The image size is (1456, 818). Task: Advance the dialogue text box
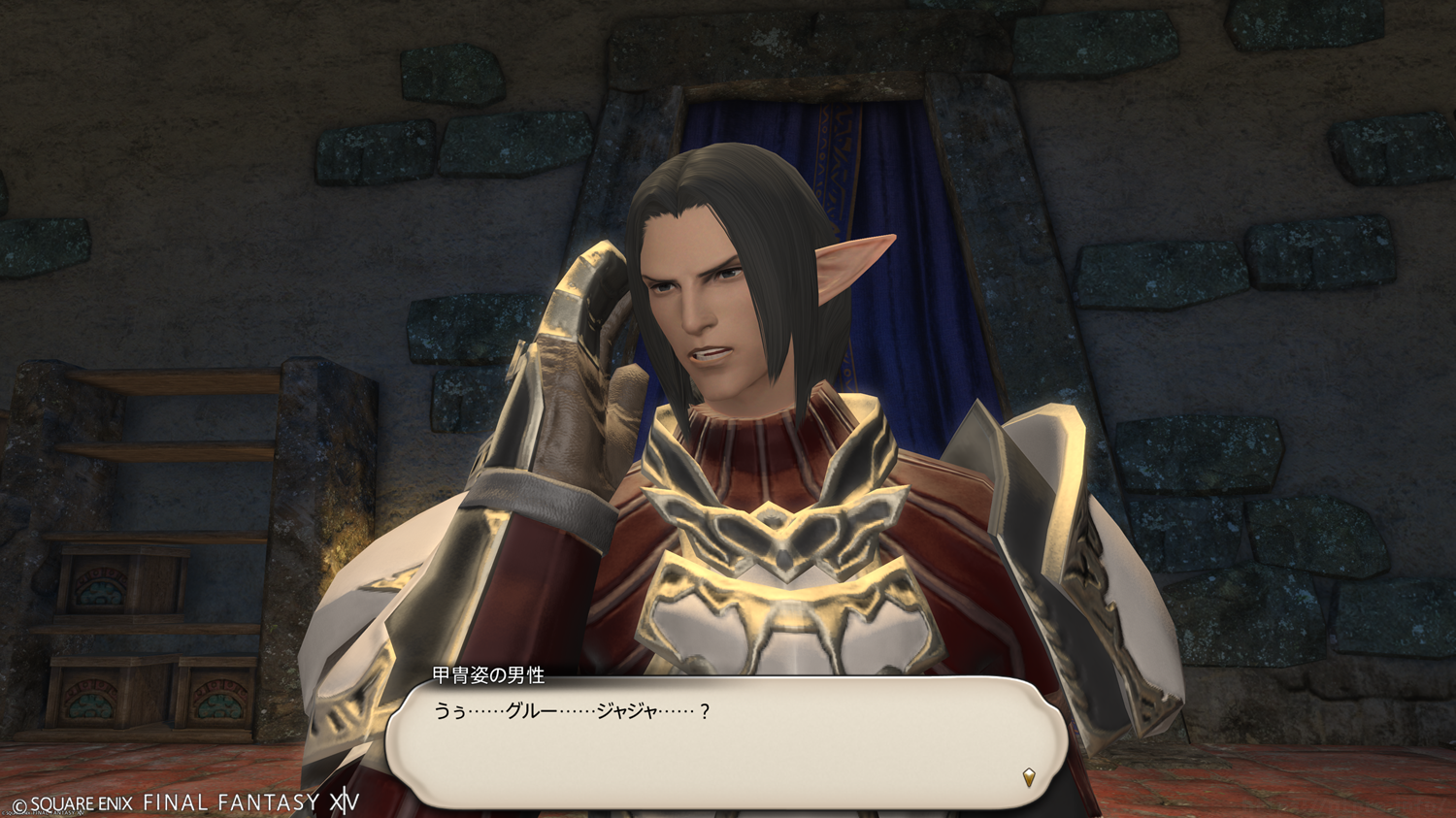pos(726,742)
